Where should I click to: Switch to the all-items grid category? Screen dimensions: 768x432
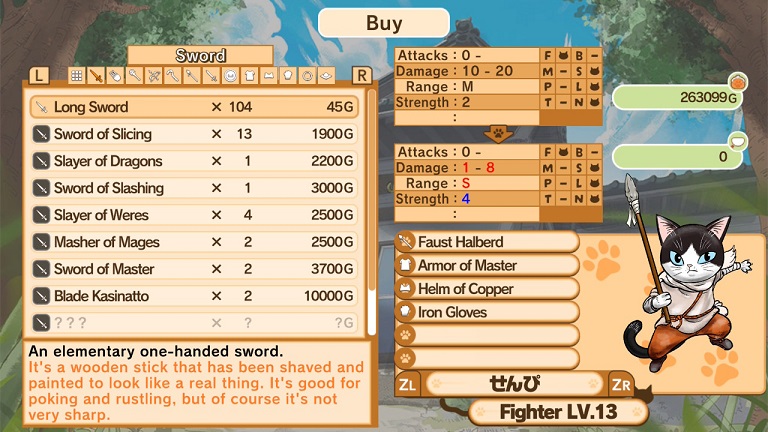pos(77,75)
